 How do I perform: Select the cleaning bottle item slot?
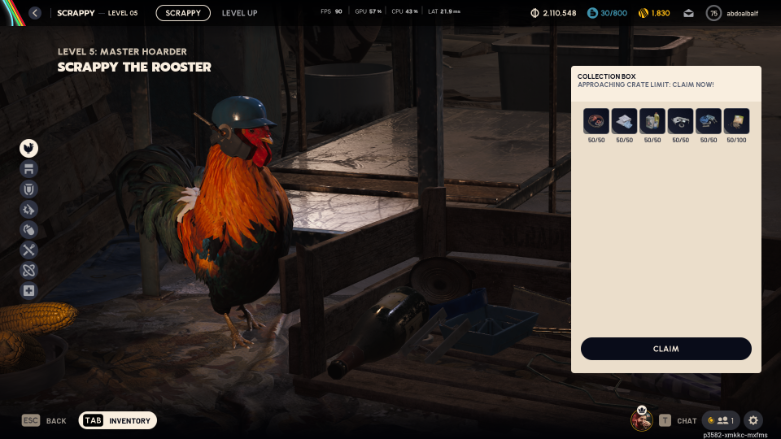click(652, 121)
